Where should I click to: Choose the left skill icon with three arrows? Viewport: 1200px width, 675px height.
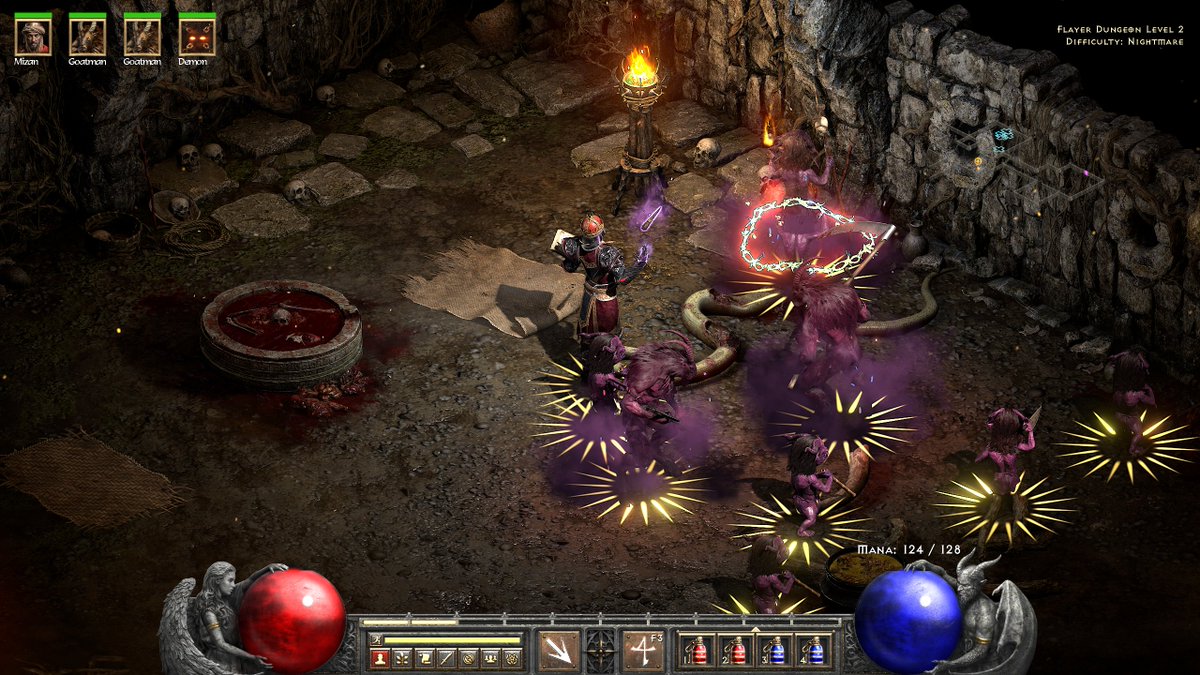[558, 650]
